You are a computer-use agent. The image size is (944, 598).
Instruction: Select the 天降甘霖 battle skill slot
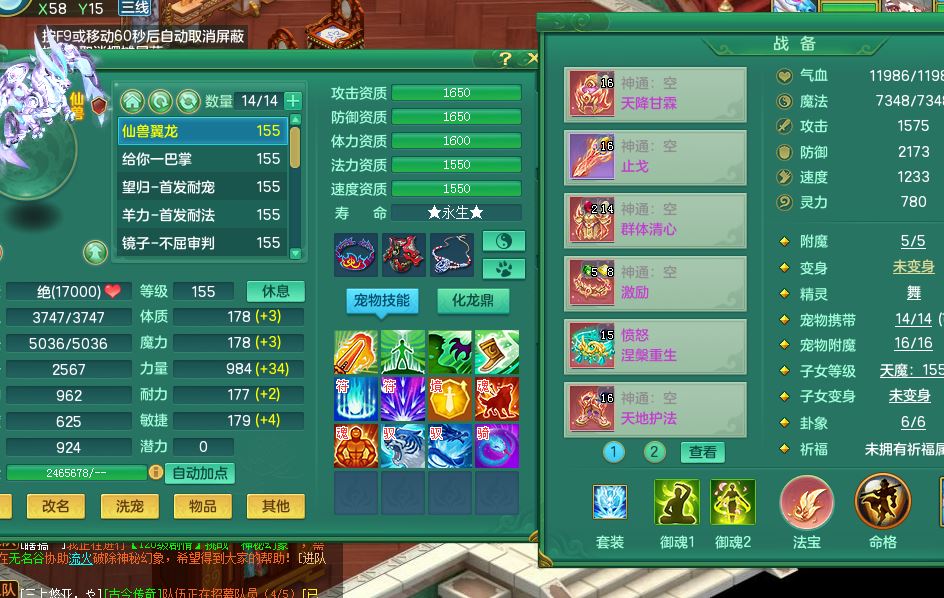coord(655,95)
